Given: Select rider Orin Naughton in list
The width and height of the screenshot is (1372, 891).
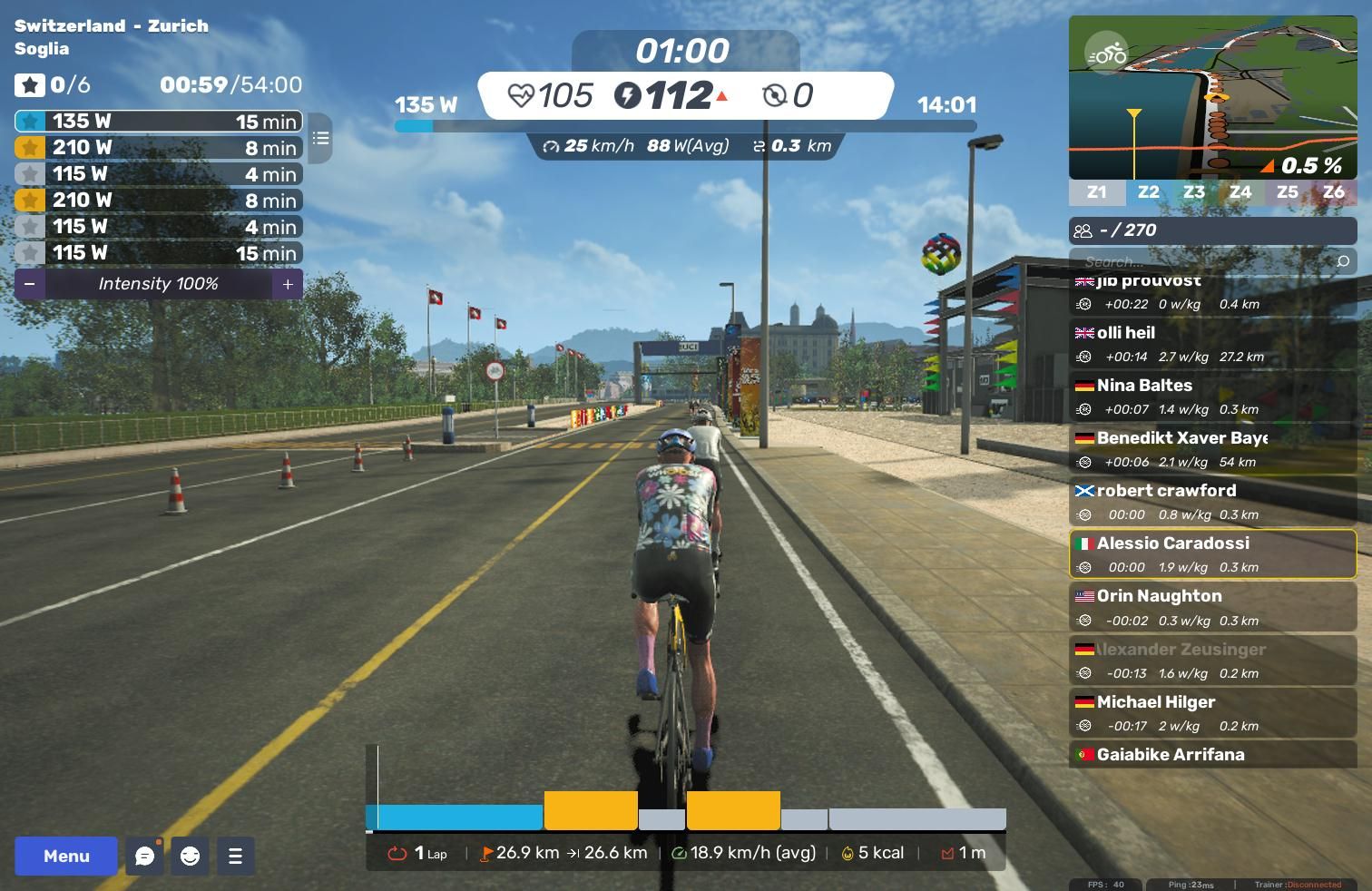Looking at the screenshot, I should pos(1212,607).
